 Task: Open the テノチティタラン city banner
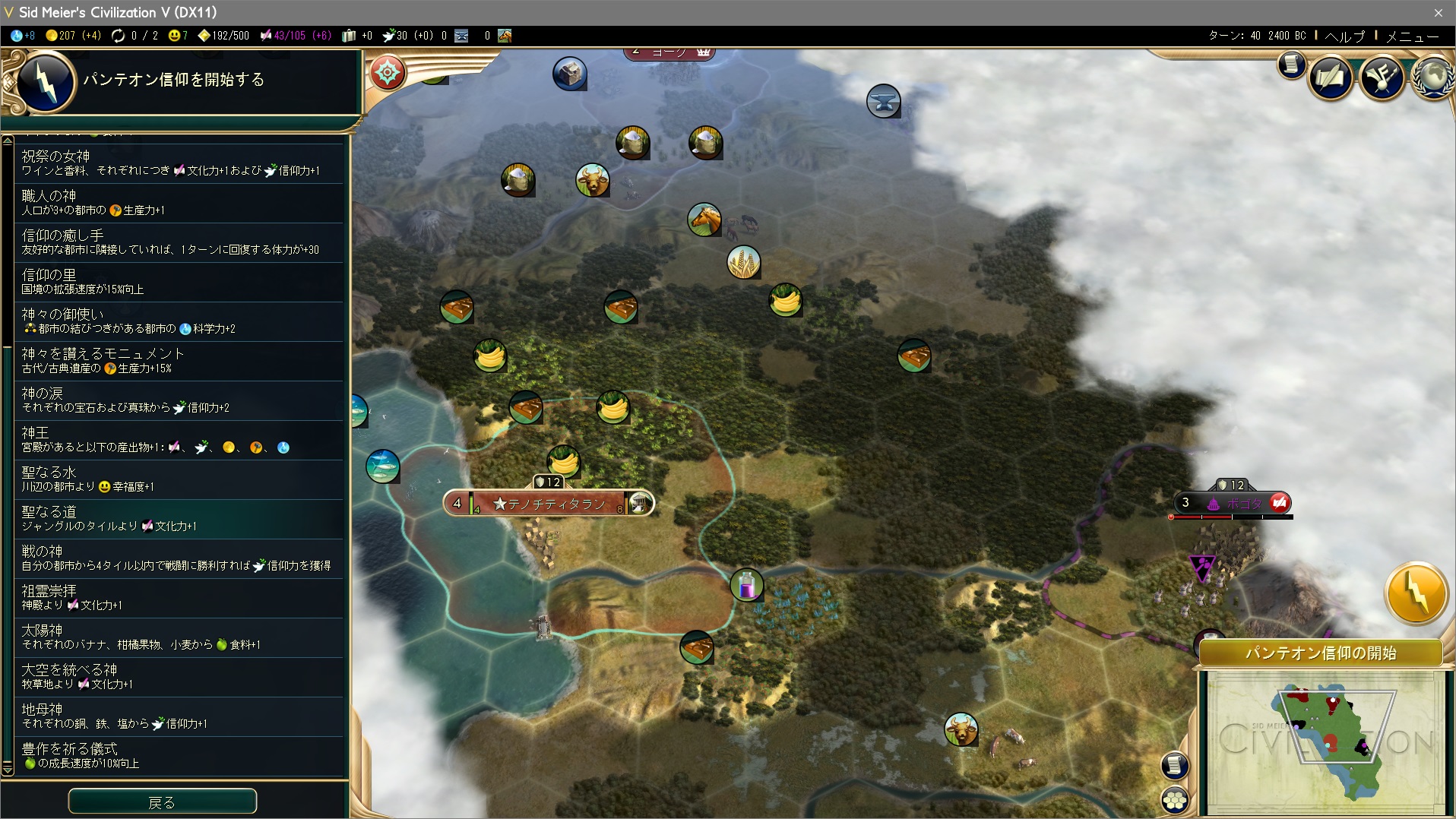click(x=548, y=503)
